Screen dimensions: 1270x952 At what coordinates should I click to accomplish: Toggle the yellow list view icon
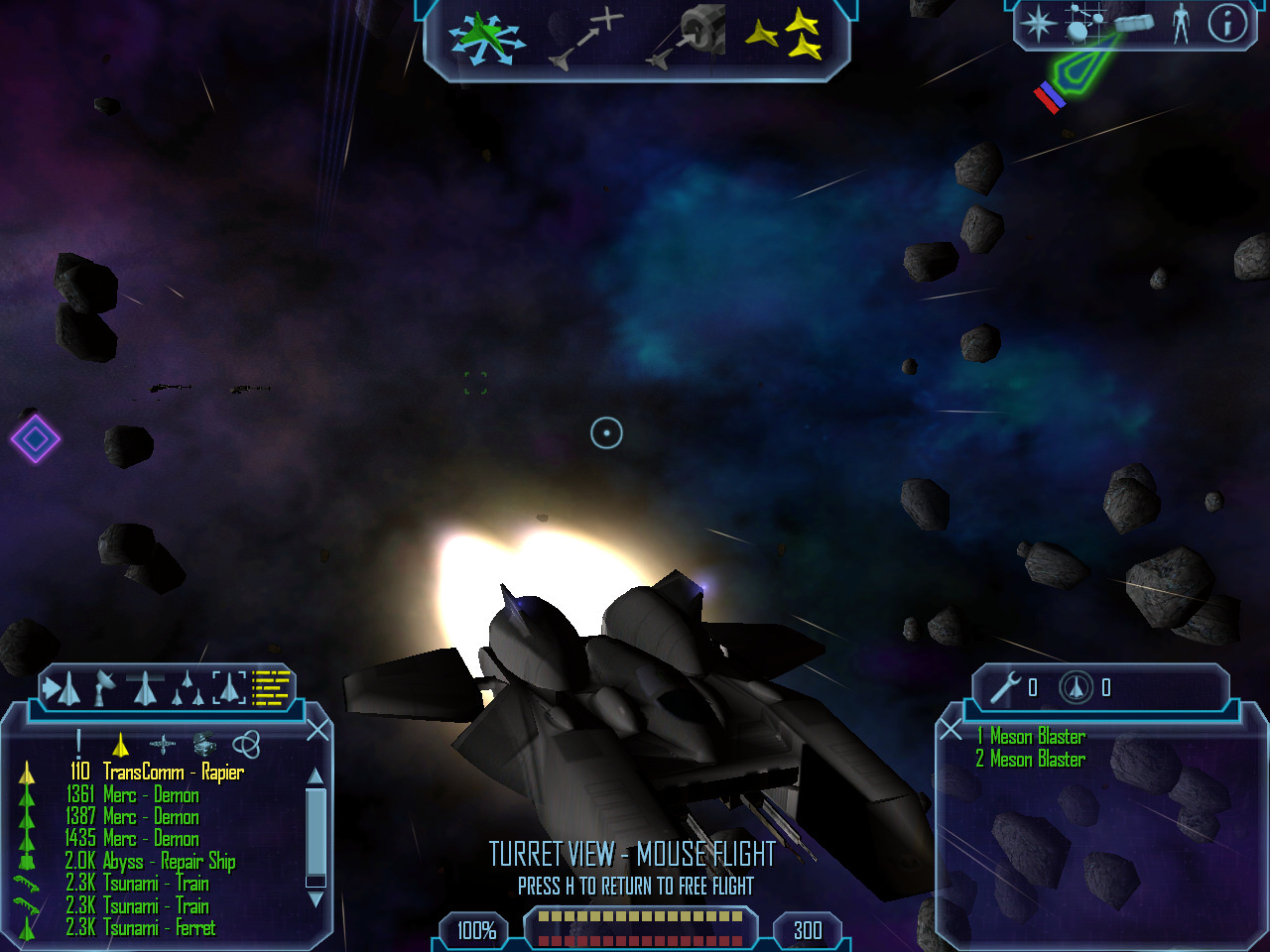(x=271, y=687)
